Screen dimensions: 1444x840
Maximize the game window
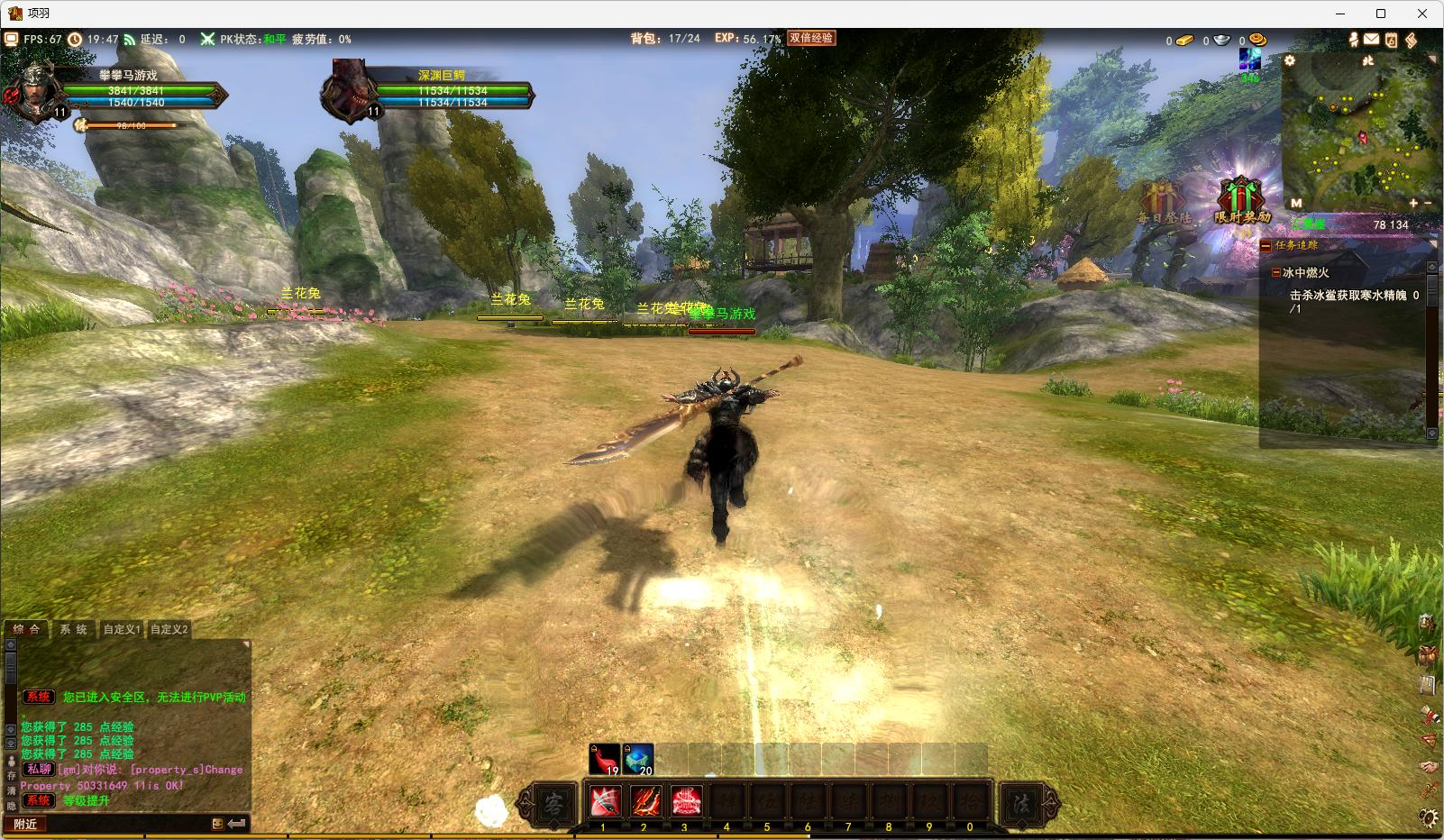pos(1380,14)
